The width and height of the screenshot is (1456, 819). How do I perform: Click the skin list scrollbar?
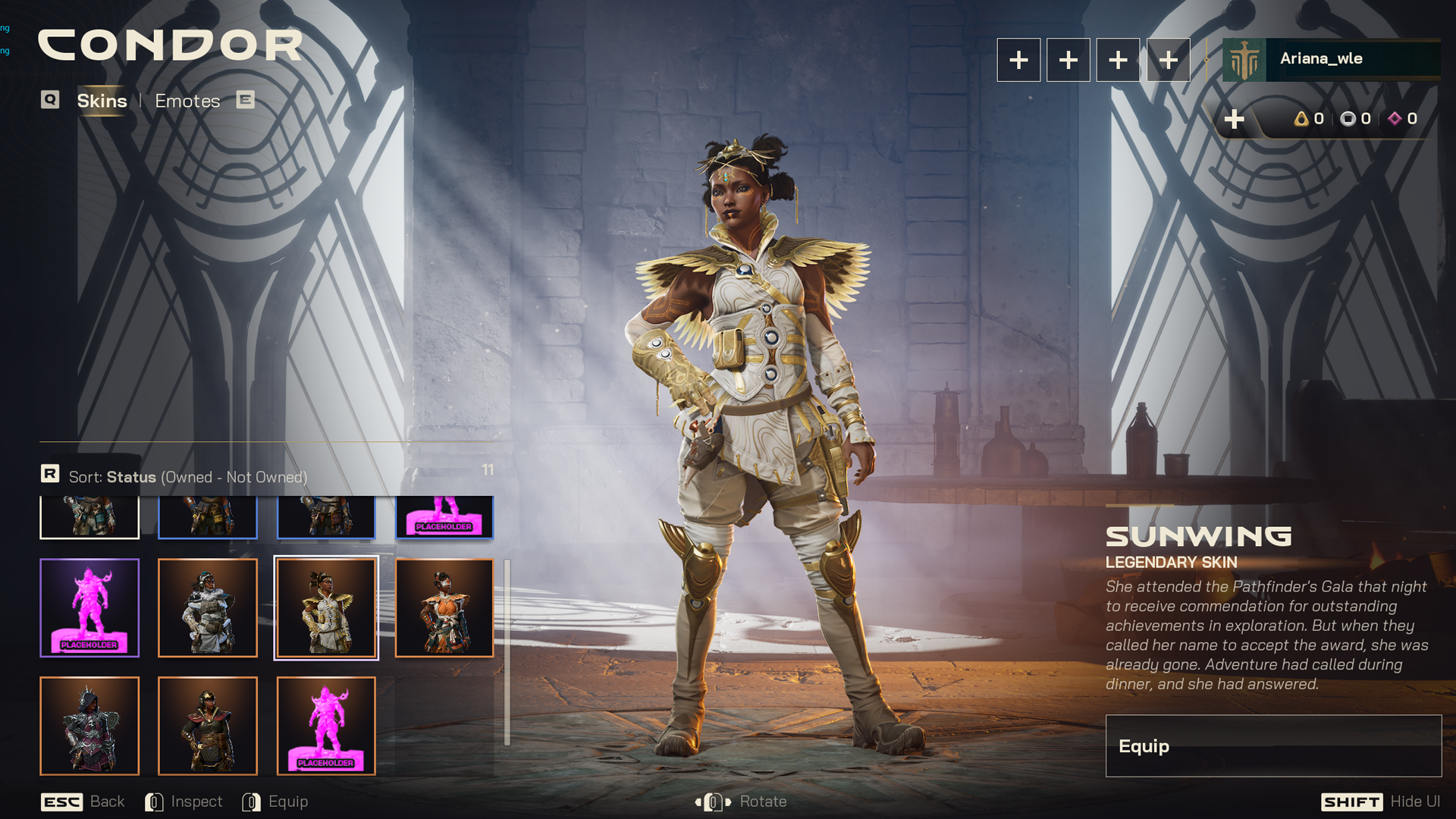click(507, 652)
